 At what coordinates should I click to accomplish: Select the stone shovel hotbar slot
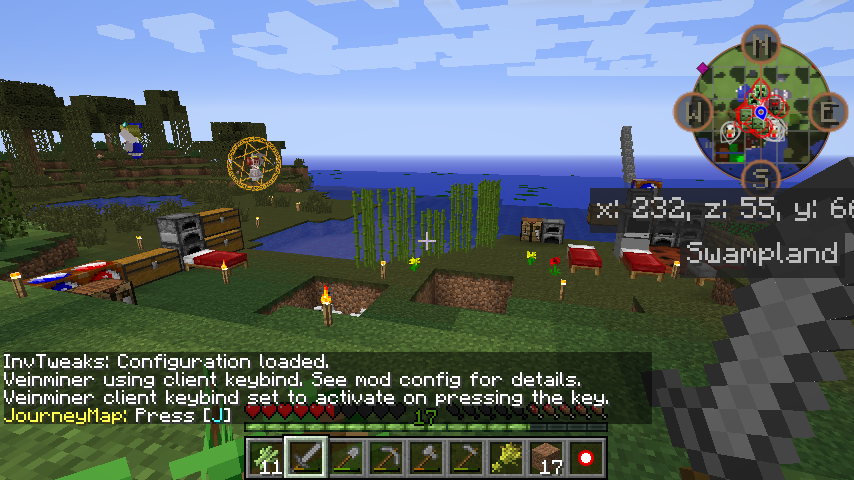(345, 458)
